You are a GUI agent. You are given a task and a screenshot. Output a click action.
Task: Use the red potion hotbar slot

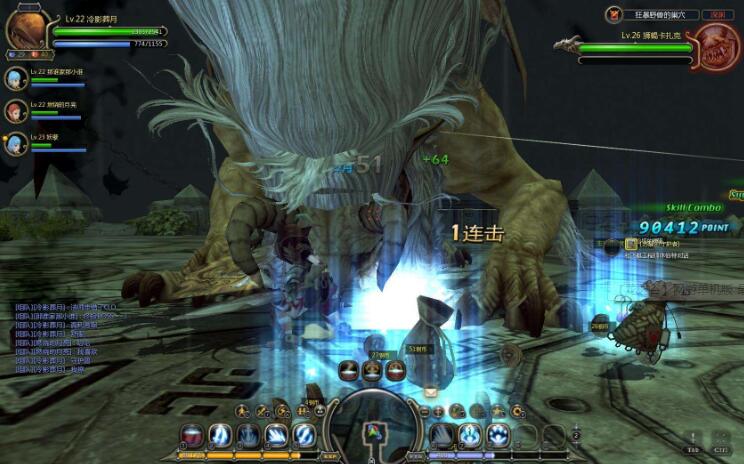tap(193, 435)
